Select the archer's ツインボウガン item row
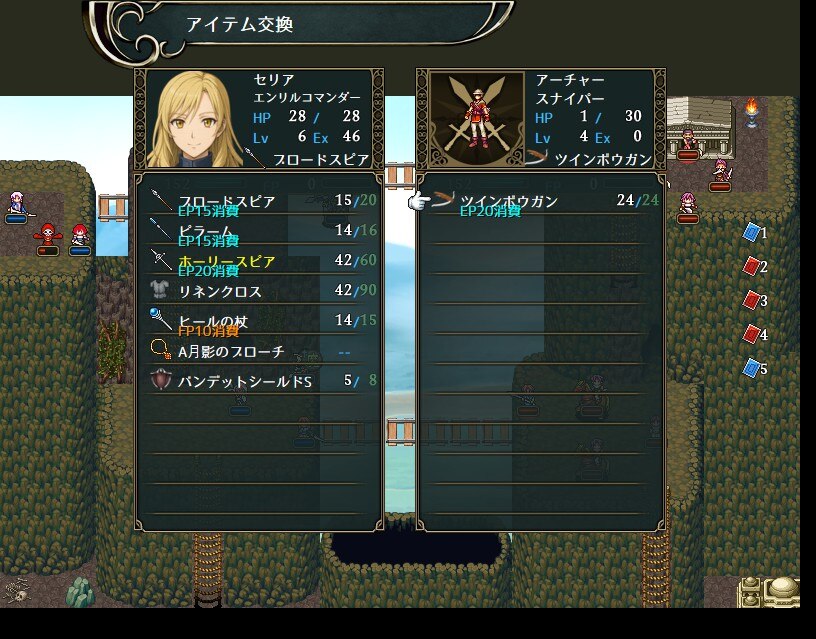Image resolution: width=816 pixels, height=639 pixels. (x=540, y=202)
